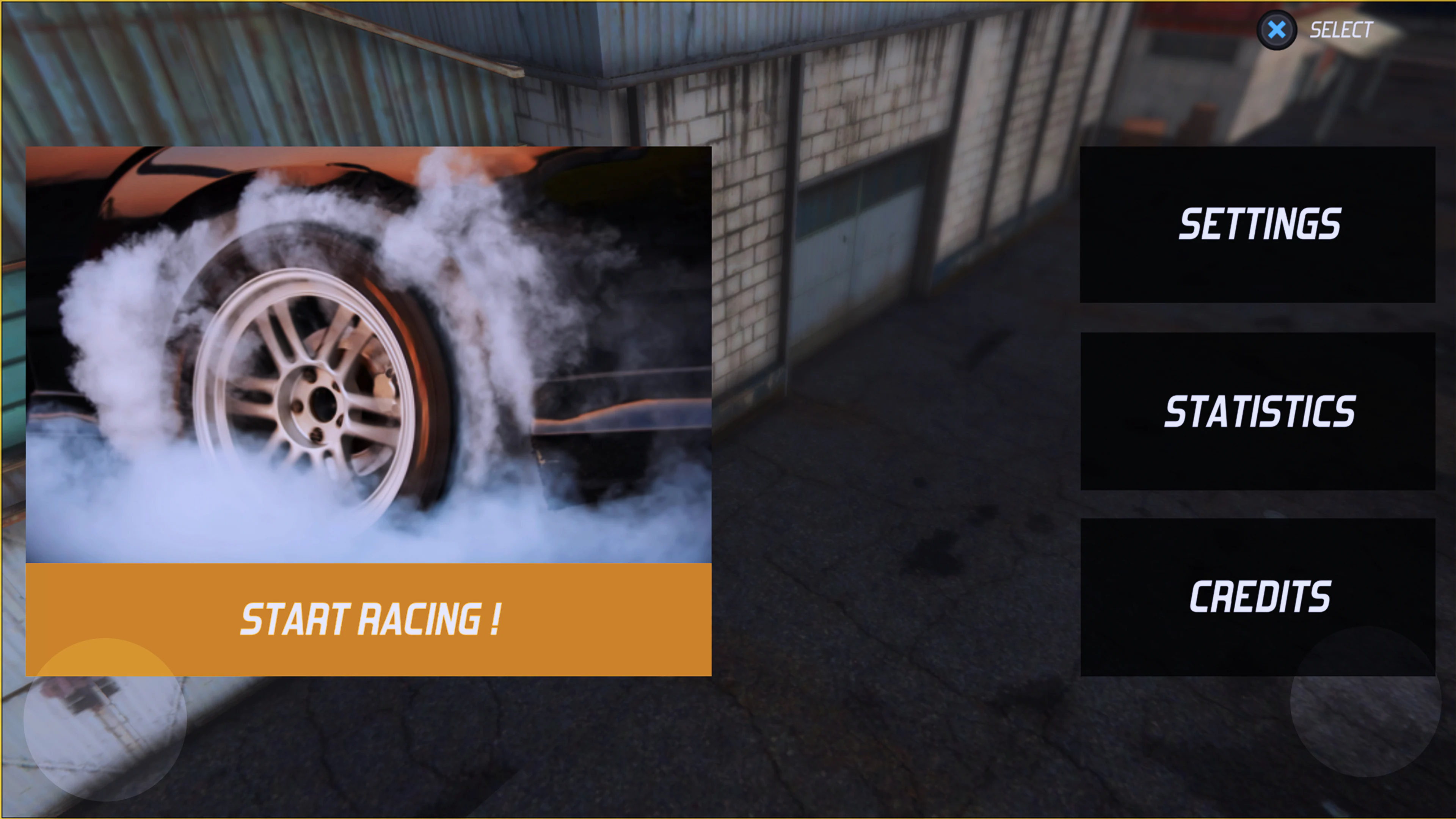Select the CREDITS dark panel

[x=1259, y=598]
